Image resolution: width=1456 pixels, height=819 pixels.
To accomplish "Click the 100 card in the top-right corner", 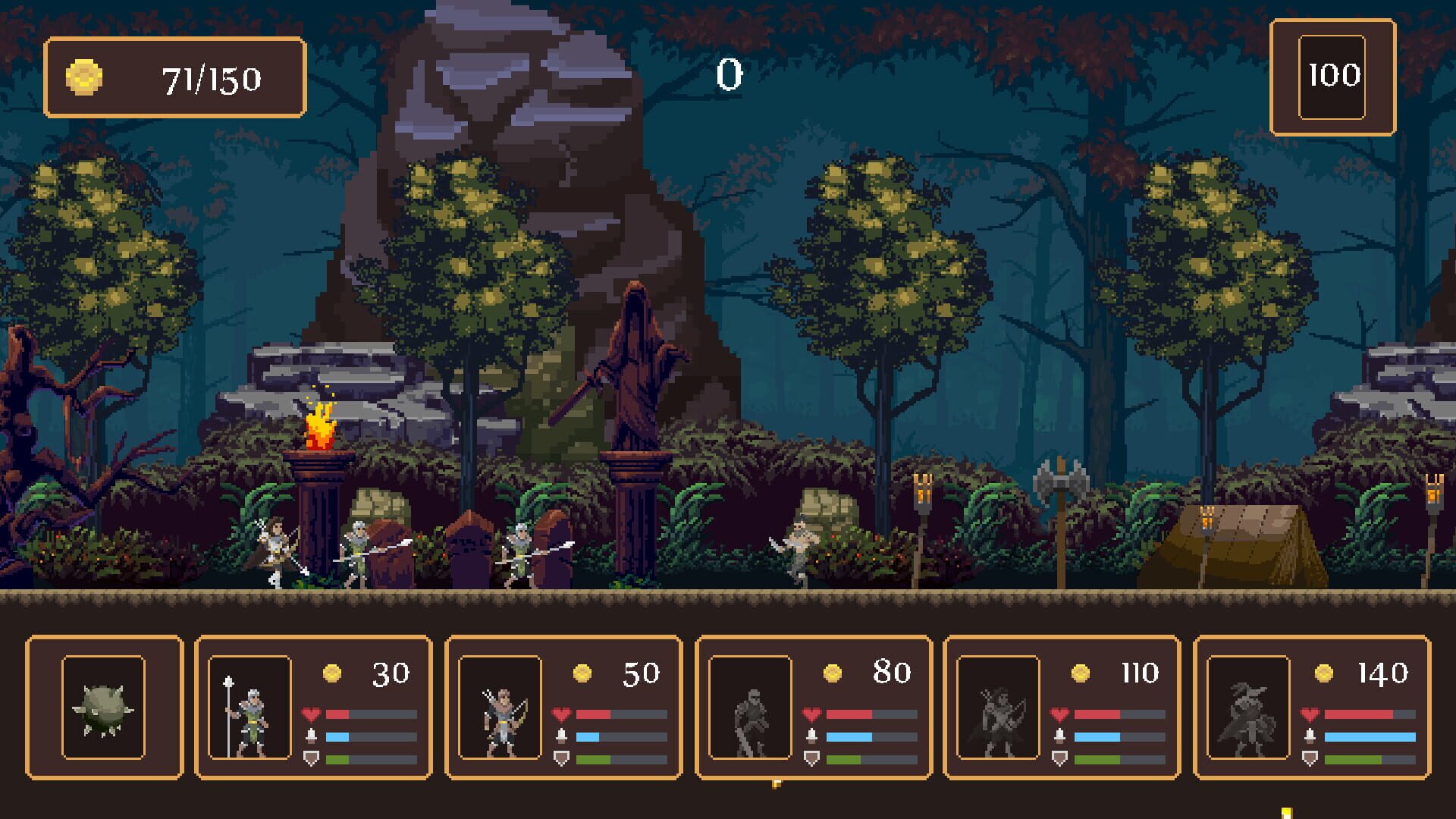I will [1332, 75].
